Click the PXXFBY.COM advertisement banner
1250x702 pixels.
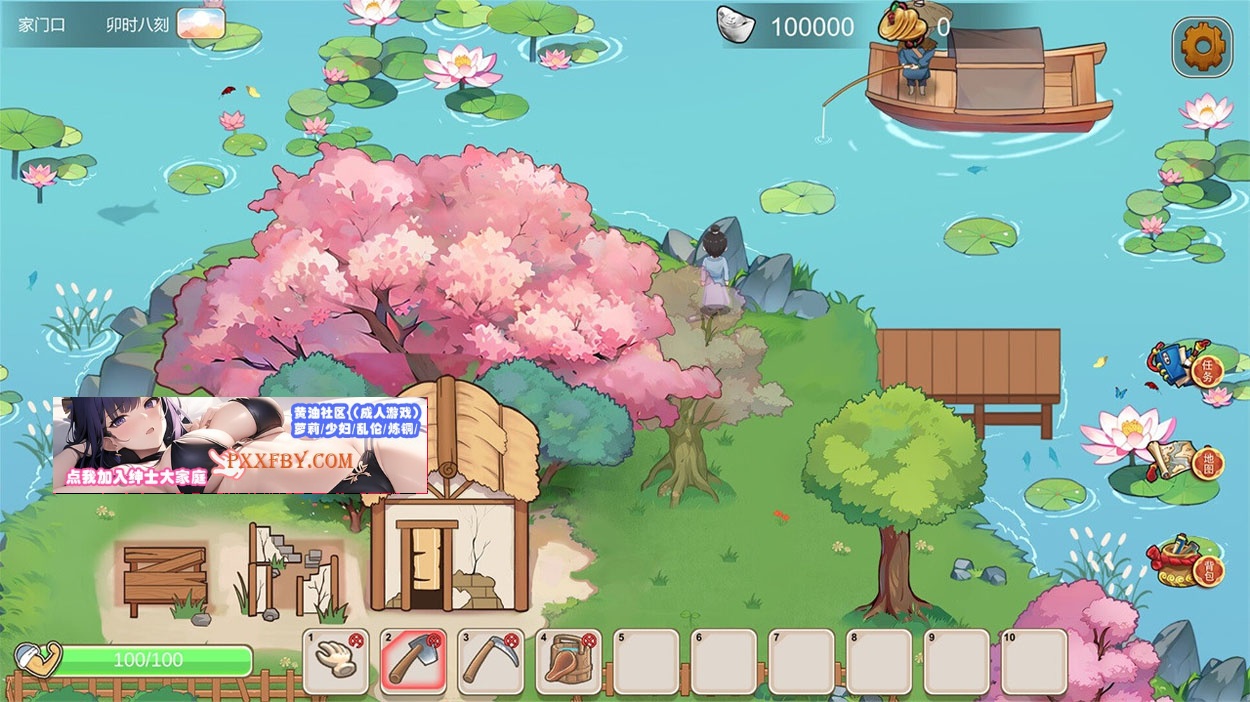click(x=240, y=445)
